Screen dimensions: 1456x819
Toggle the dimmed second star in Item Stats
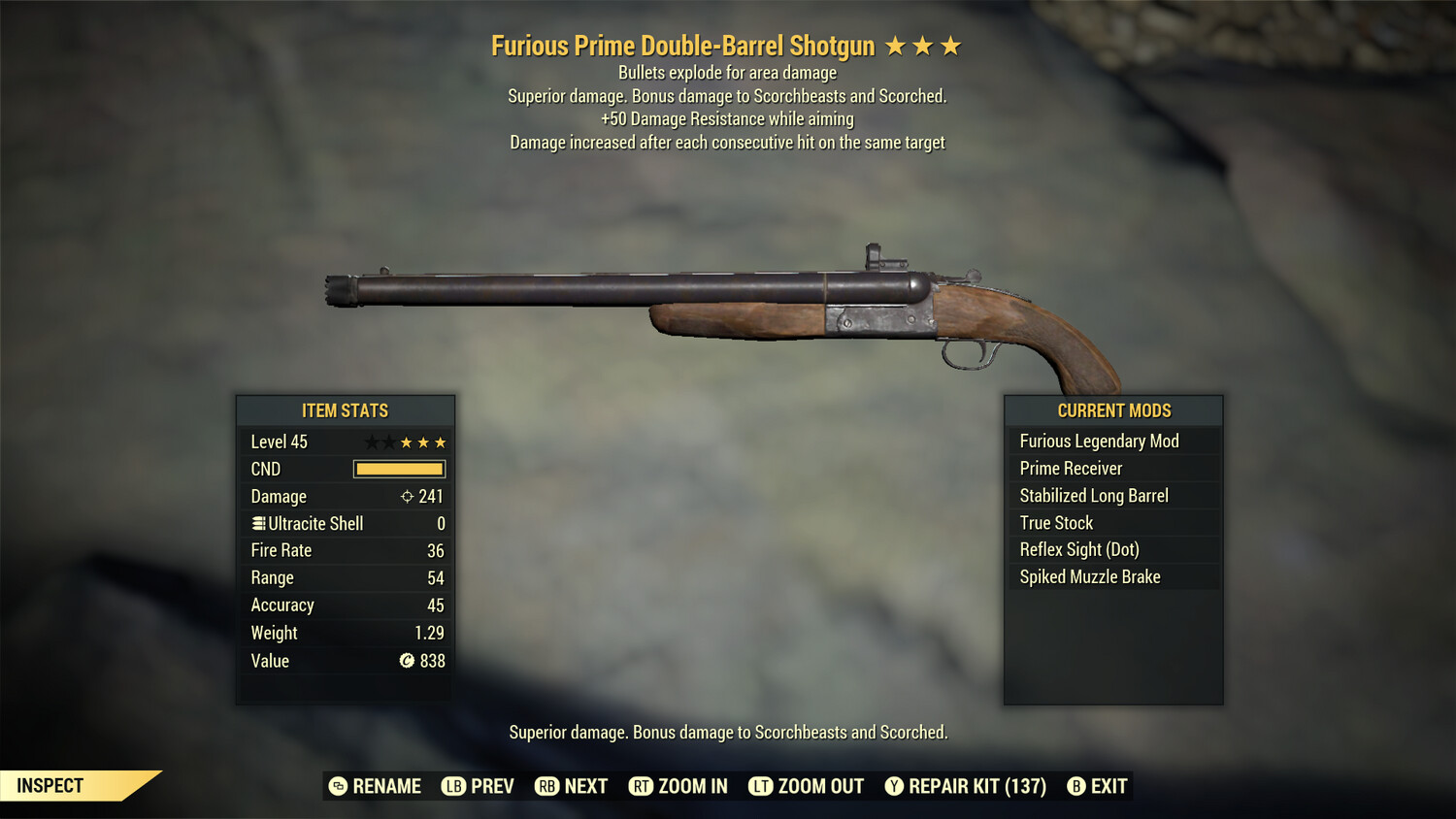(387, 442)
